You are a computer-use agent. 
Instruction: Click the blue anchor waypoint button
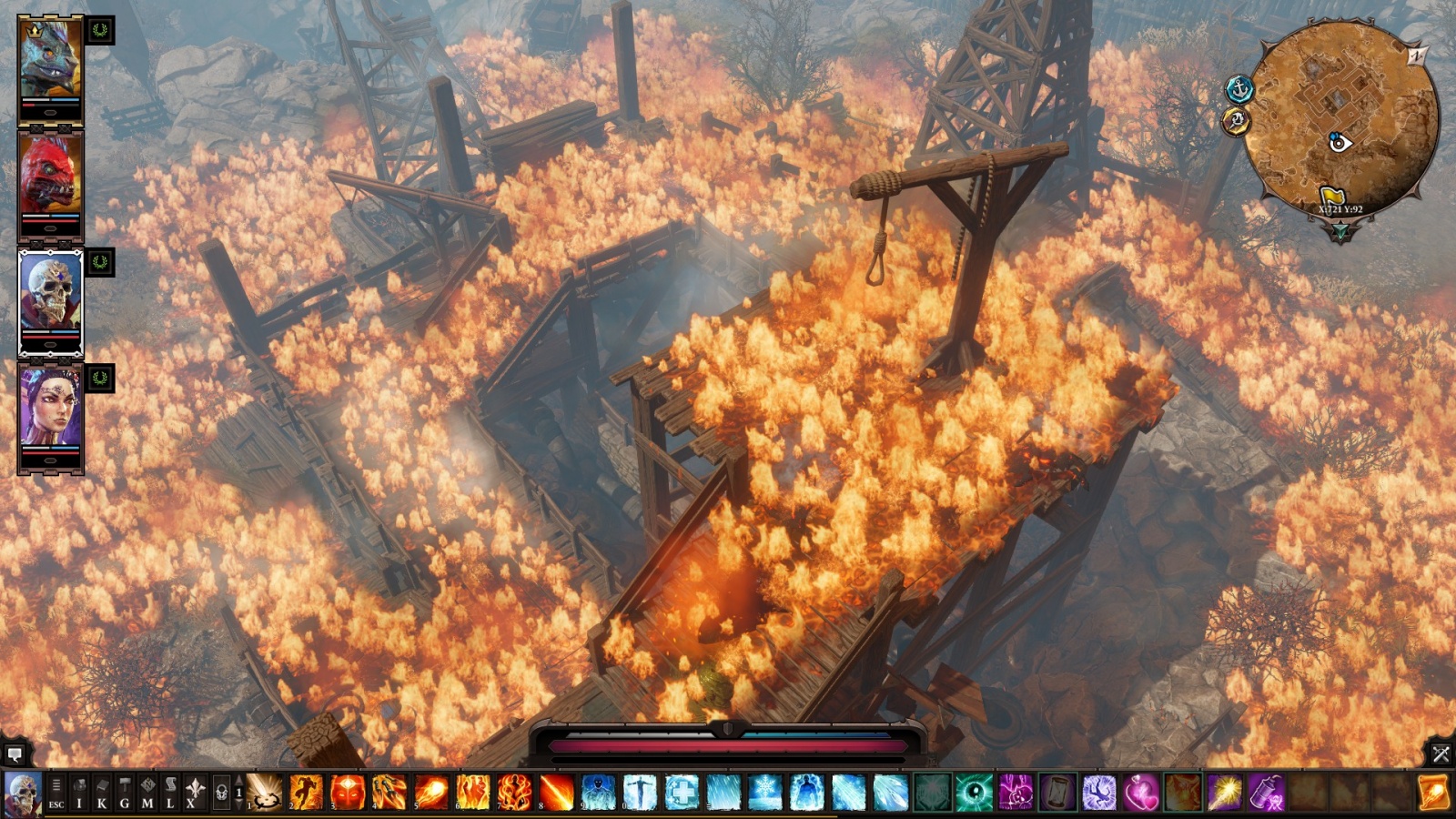(x=1239, y=89)
